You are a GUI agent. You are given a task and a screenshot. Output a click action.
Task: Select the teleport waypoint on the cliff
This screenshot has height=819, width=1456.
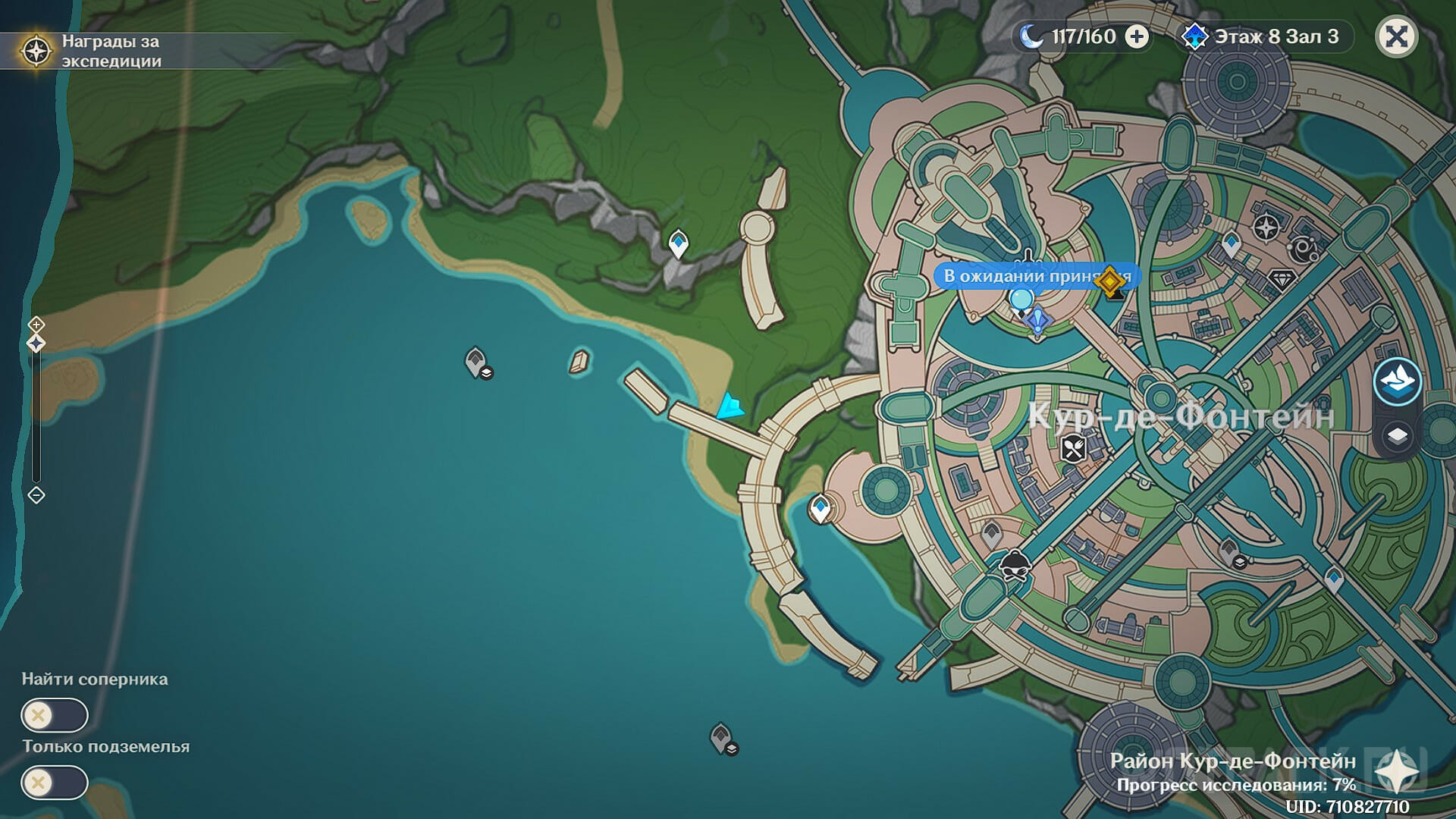tap(678, 244)
